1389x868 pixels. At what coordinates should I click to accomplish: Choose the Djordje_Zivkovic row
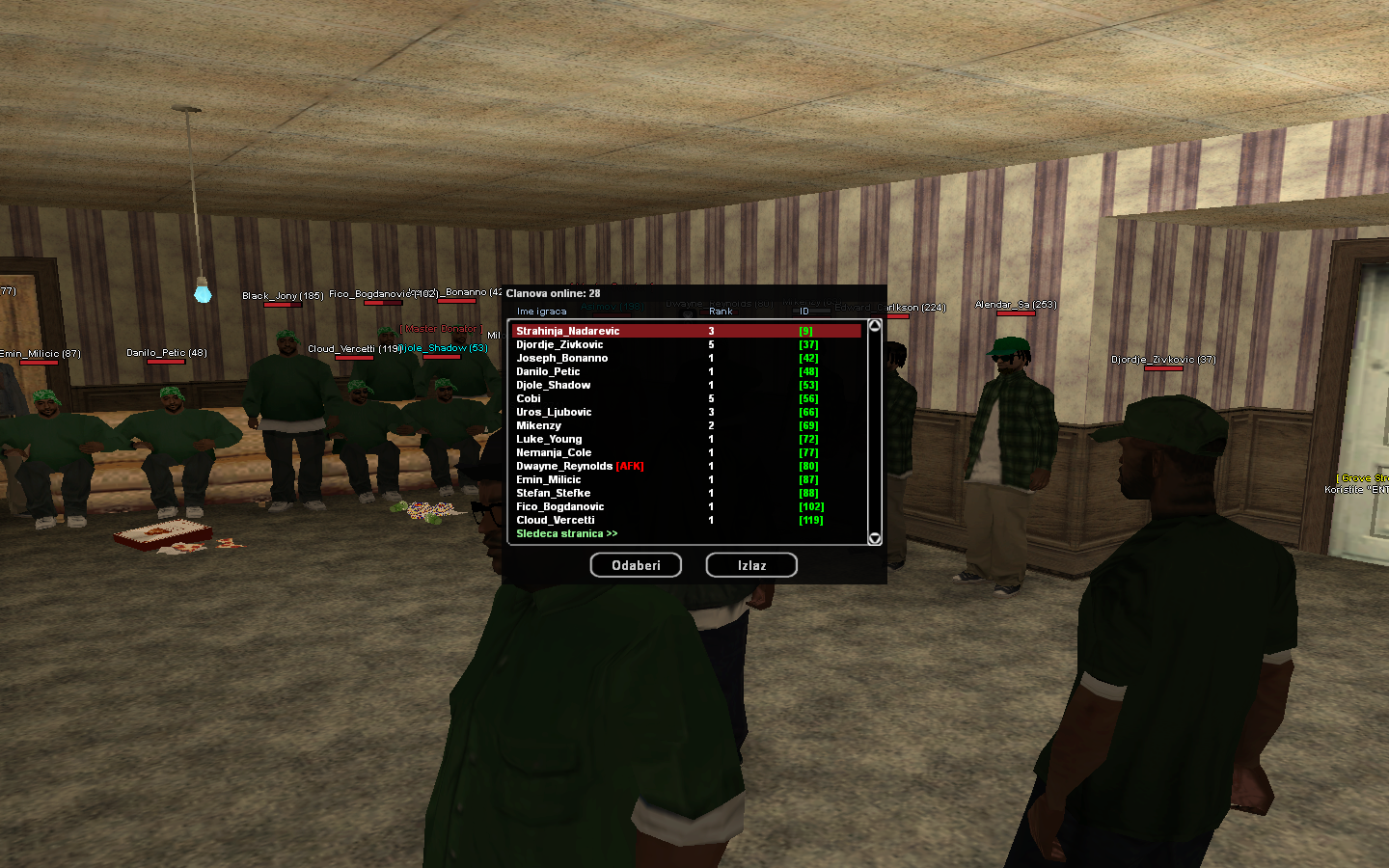[559, 344]
